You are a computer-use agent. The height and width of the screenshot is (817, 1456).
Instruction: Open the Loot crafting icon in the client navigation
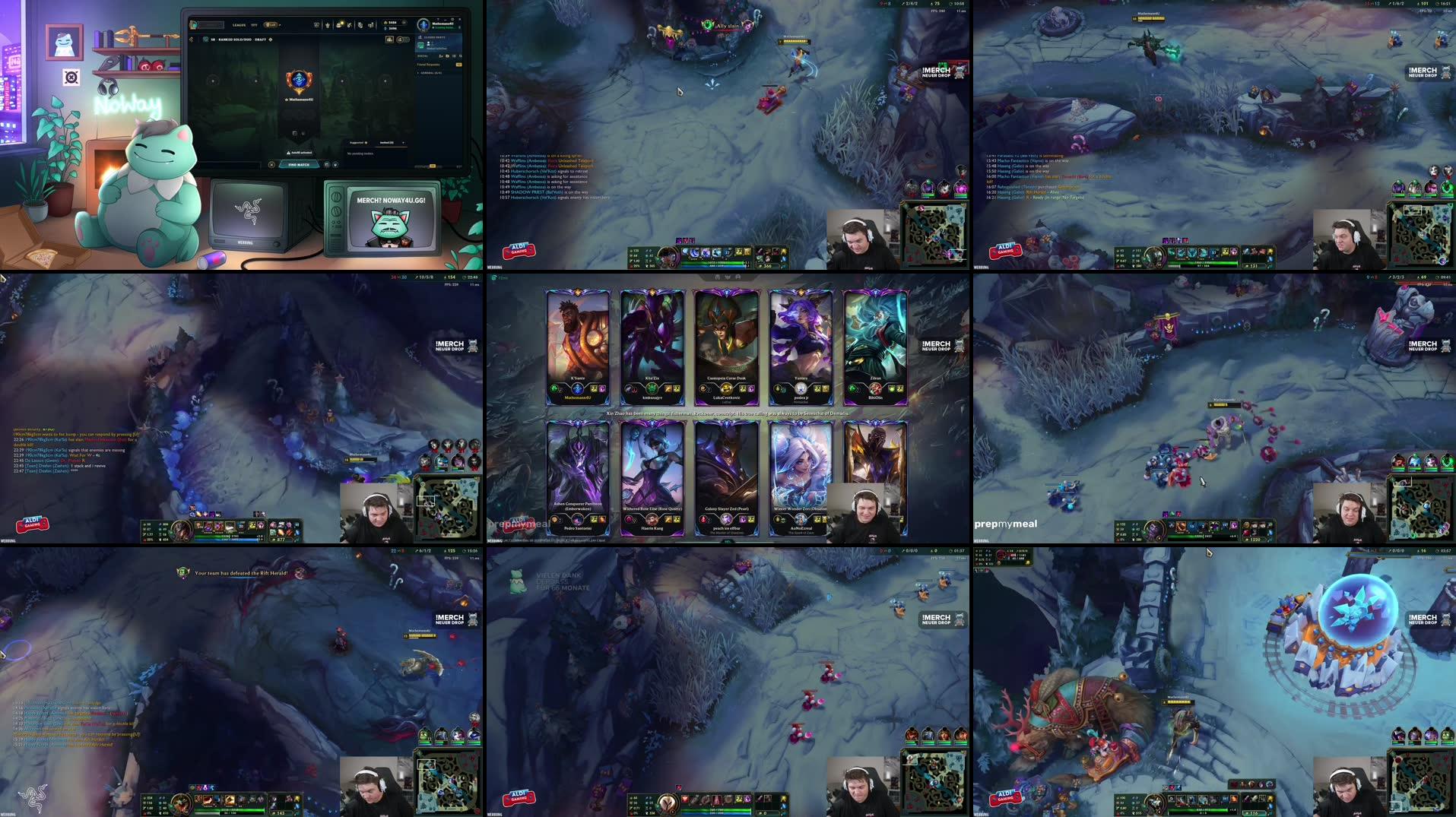349,25
